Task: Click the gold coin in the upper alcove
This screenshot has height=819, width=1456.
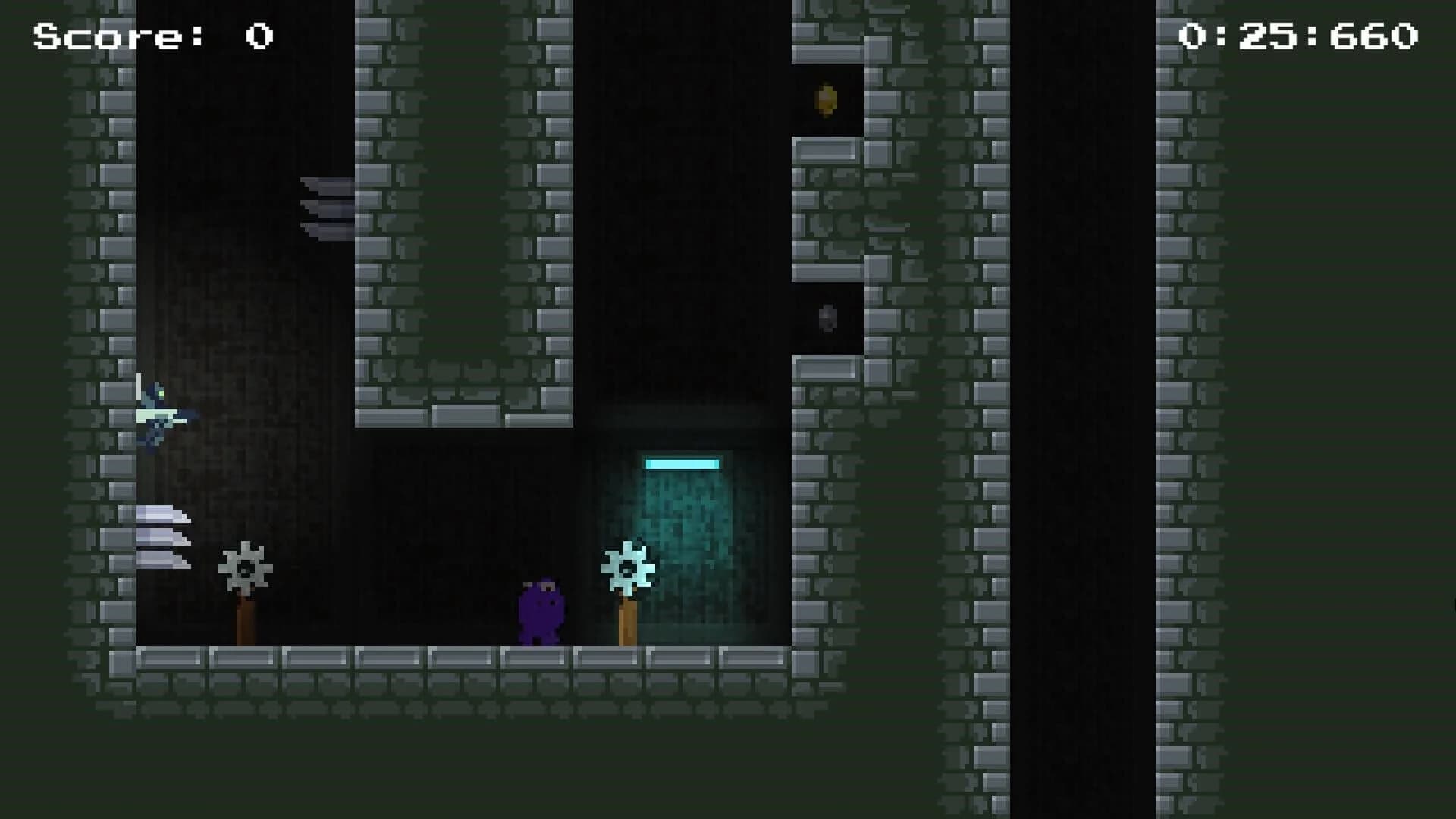Action: [x=826, y=100]
